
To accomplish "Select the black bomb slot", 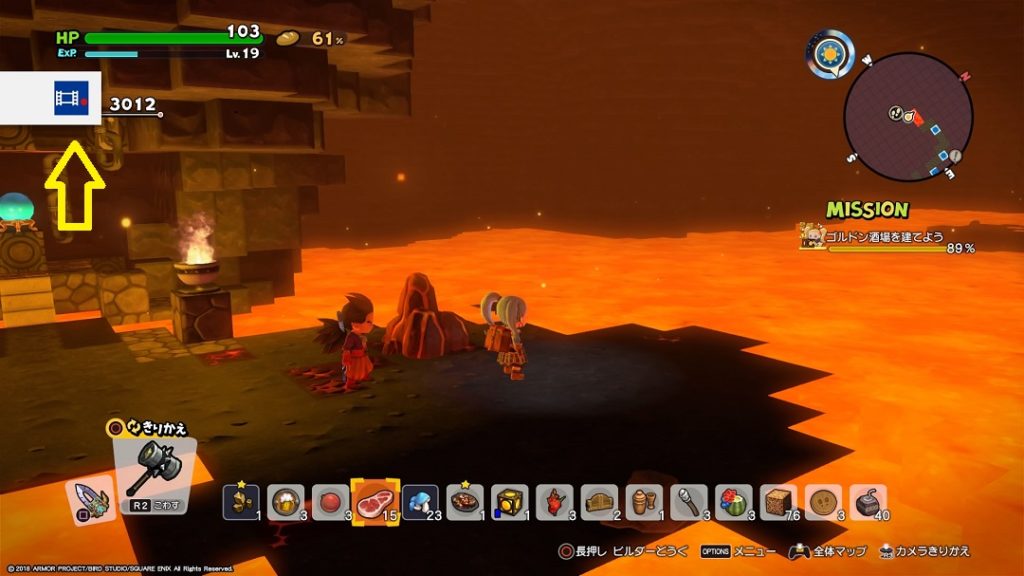I will 869,501.
